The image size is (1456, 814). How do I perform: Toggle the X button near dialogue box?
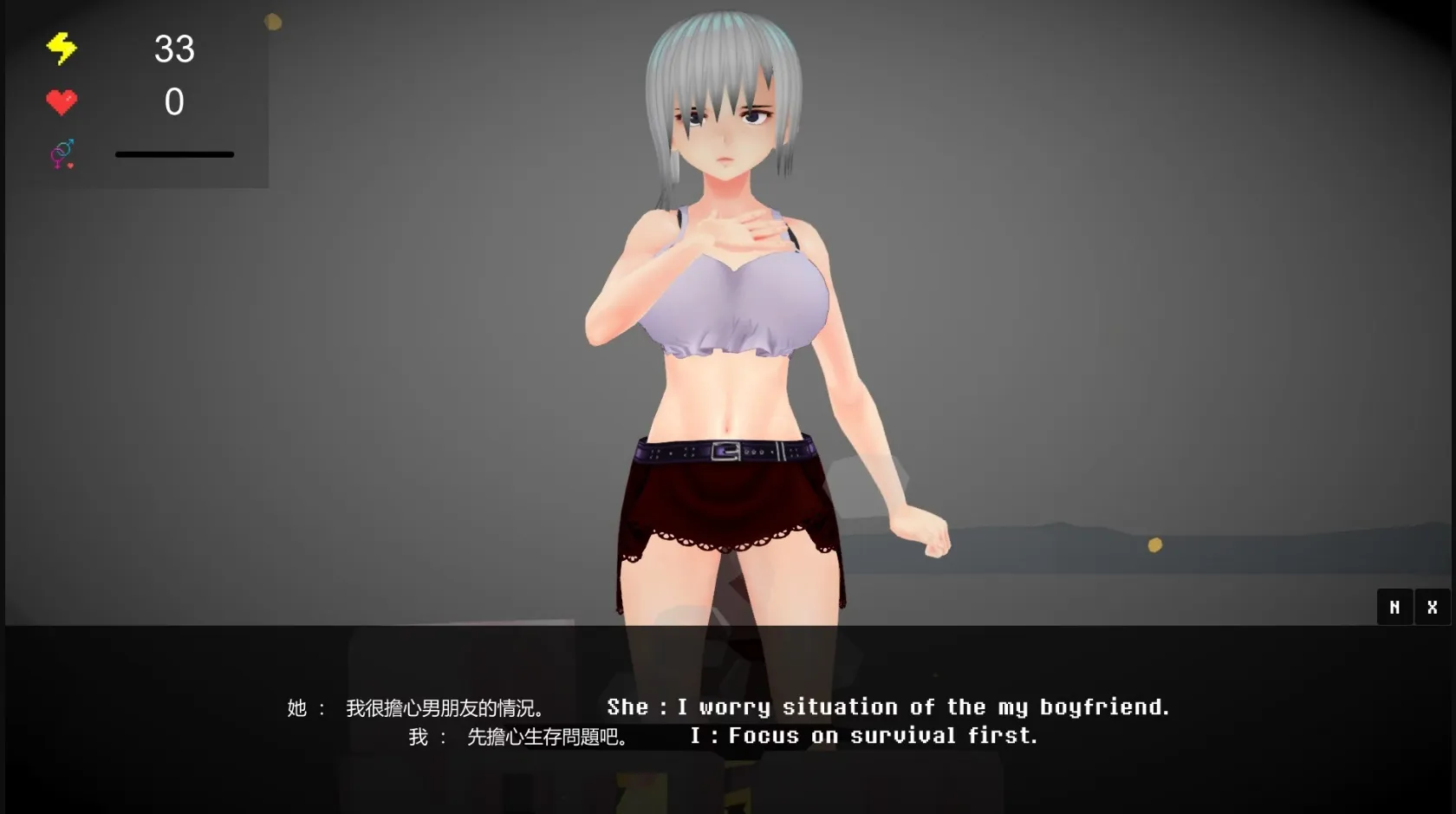(x=1433, y=607)
